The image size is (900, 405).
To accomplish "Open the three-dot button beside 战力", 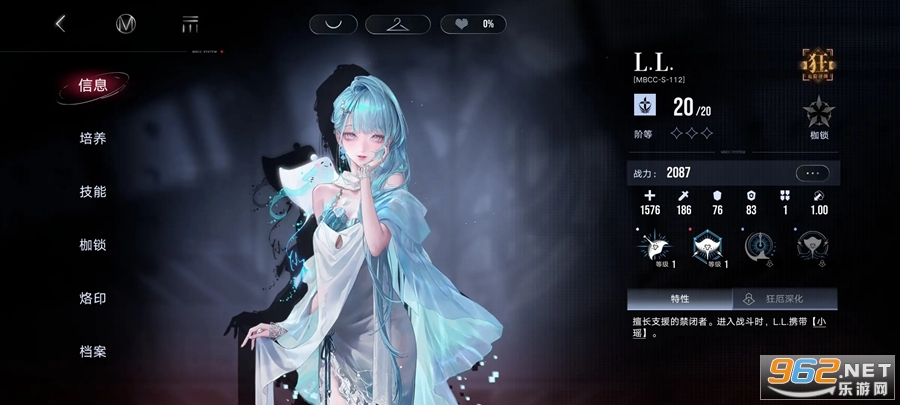I will [x=812, y=173].
